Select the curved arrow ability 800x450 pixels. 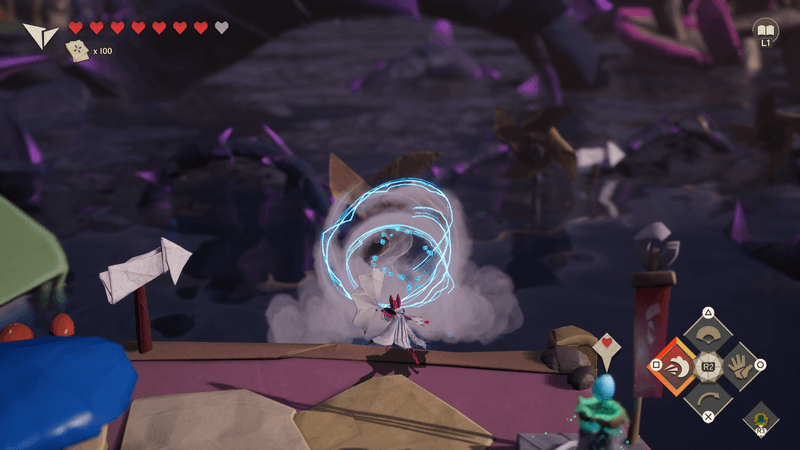tap(708, 398)
